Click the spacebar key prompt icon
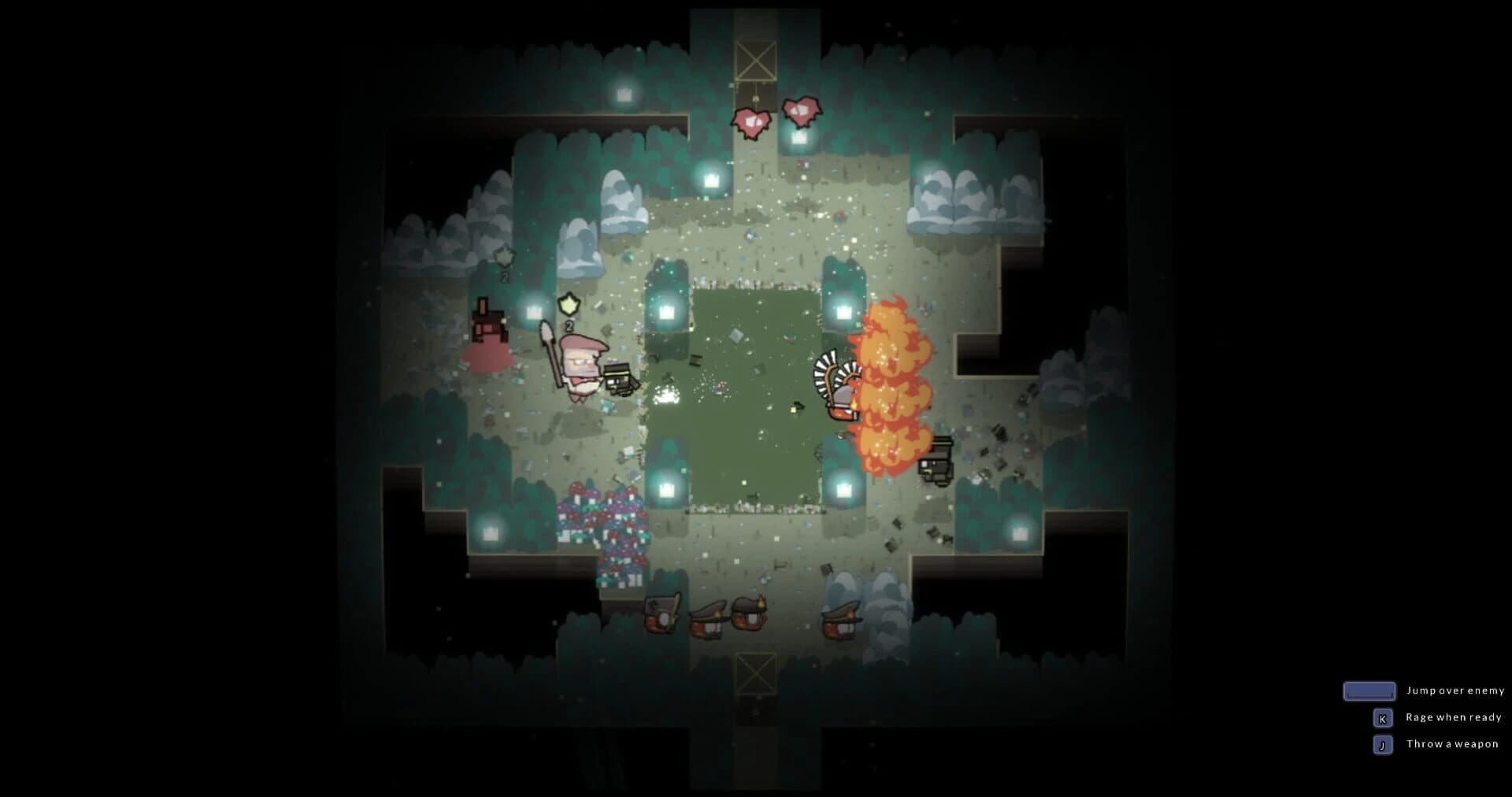The image size is (1512, 797). 1369,691
